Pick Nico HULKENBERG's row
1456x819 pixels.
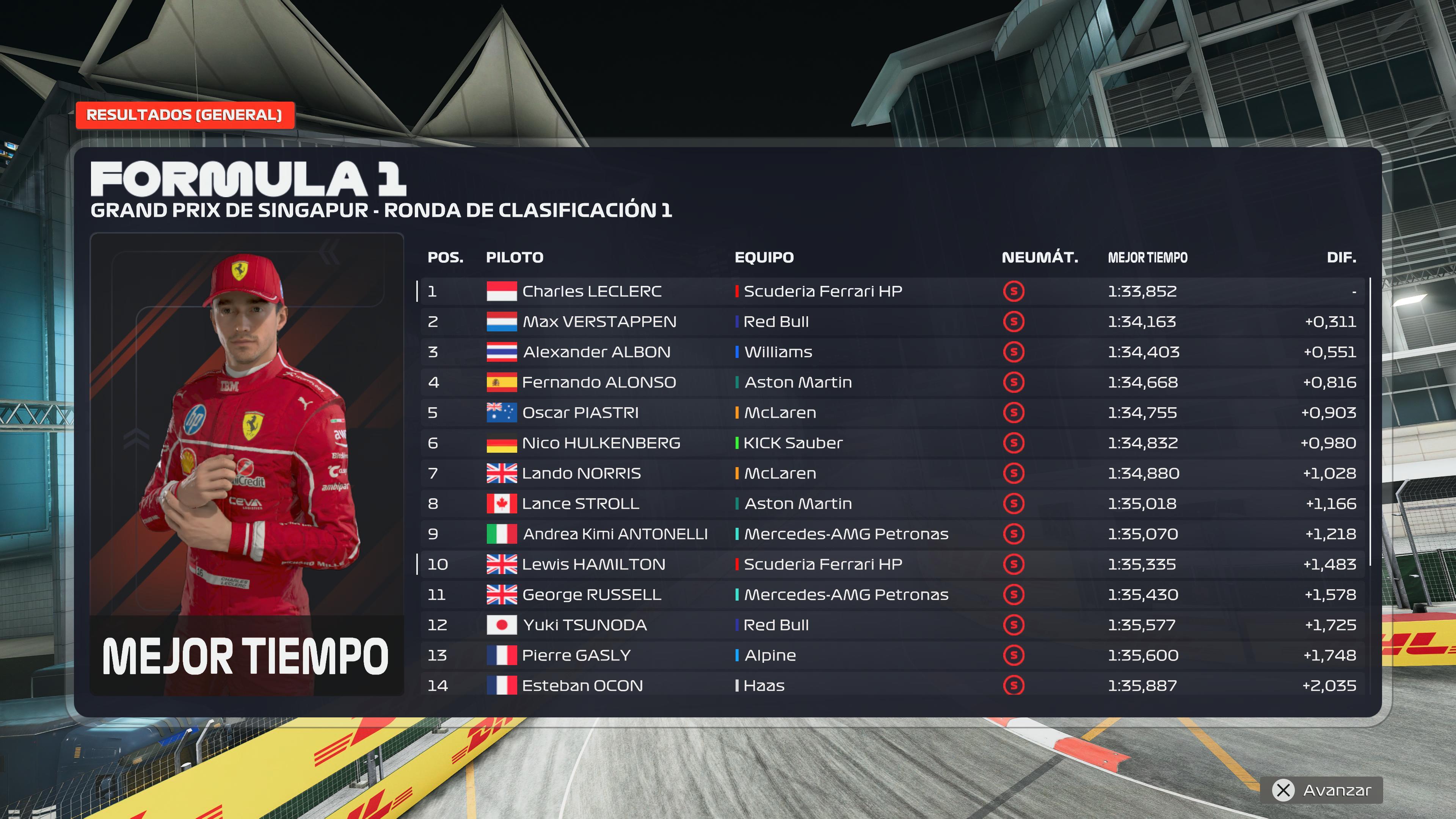[892, 443]
